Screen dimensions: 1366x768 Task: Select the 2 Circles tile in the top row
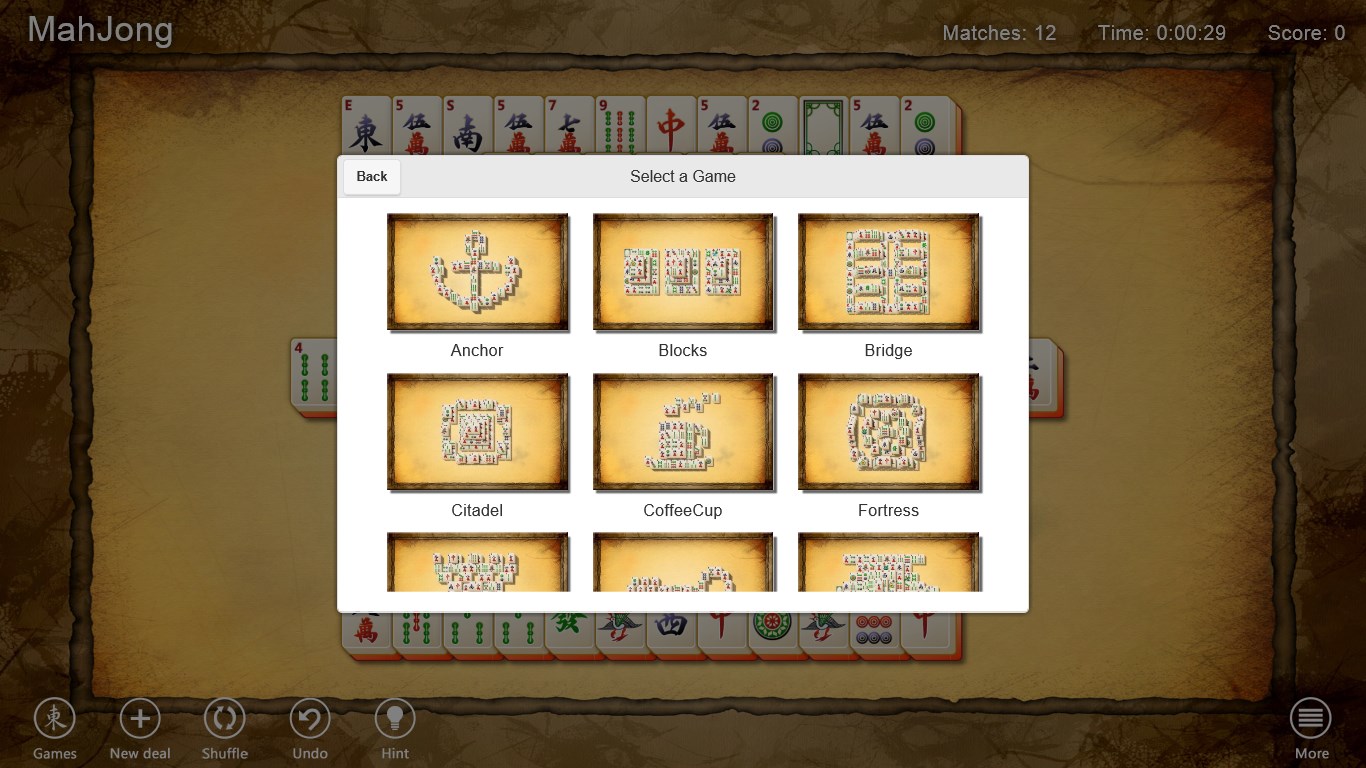pos(771,125)
